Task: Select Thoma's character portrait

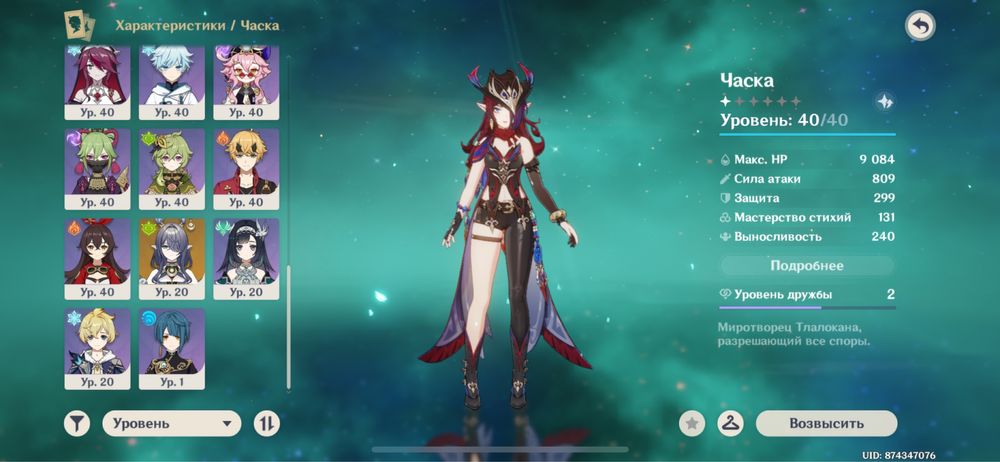Action: (x=246, y=164)
